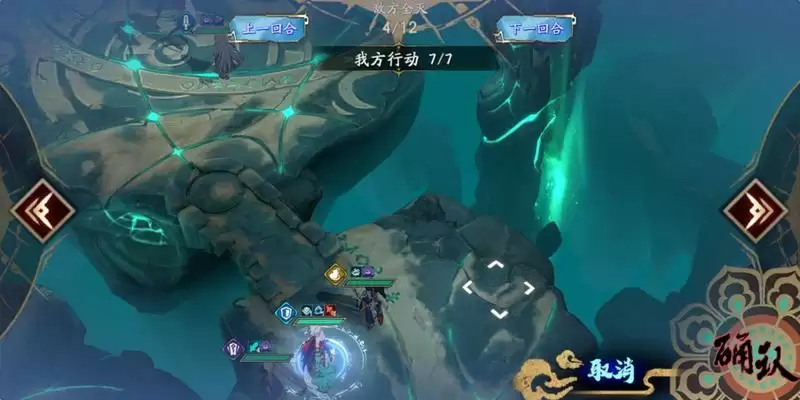Cancel the action with 取消
800x400 pixels.
[x=602, y=374]
